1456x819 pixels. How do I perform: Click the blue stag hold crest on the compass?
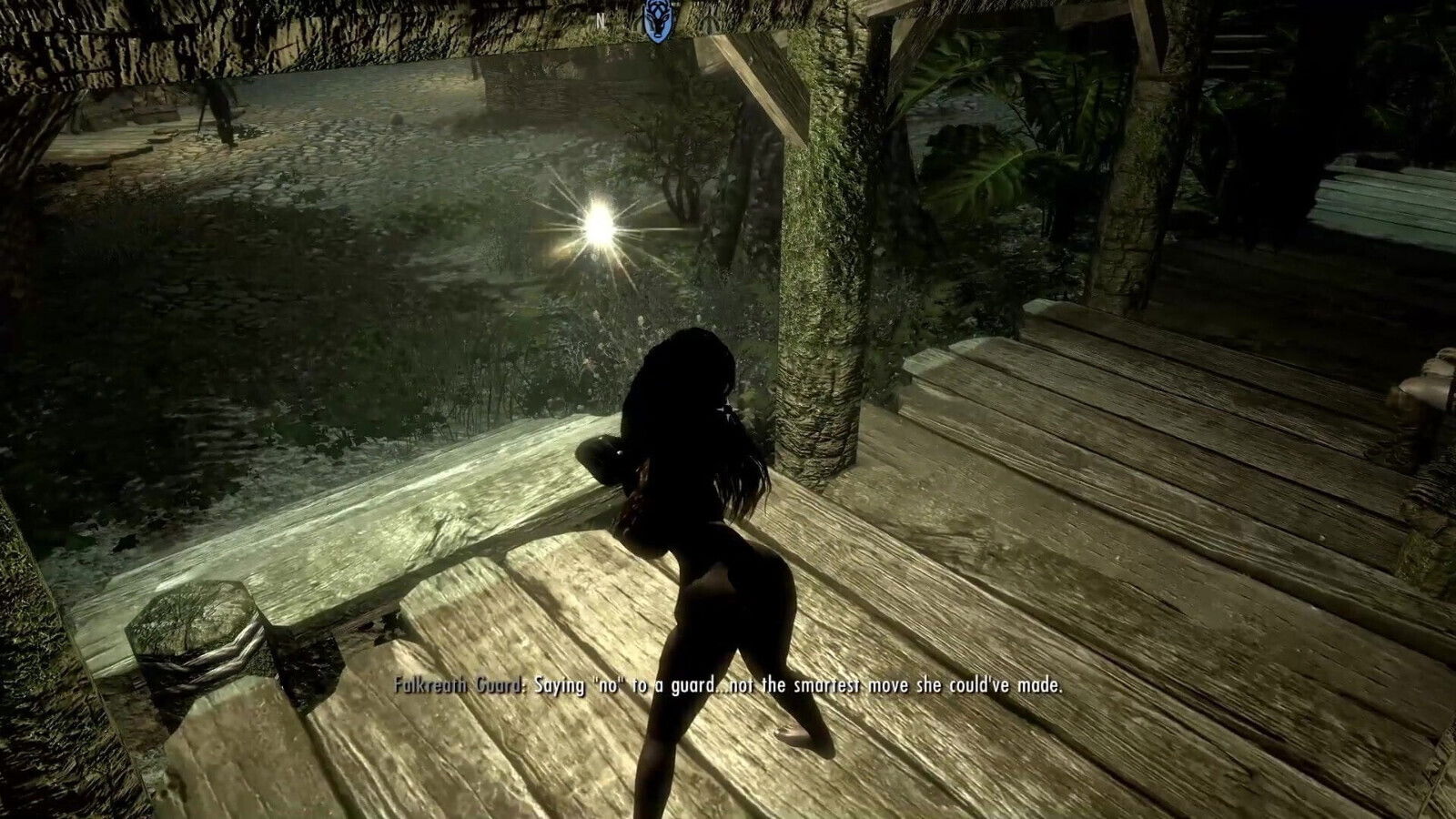tap(657, 18)
